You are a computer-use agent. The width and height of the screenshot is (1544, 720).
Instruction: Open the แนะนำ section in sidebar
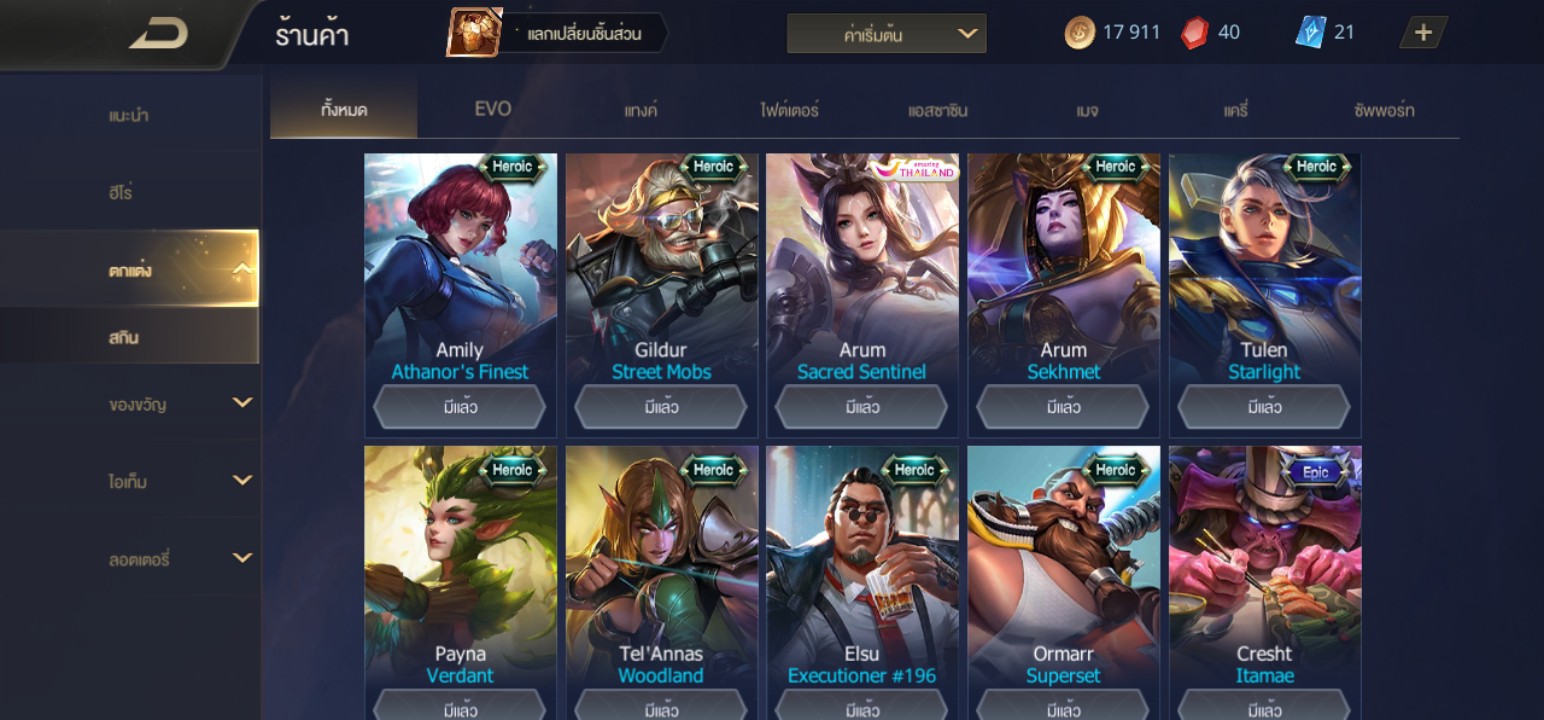[x=129, y=115]
